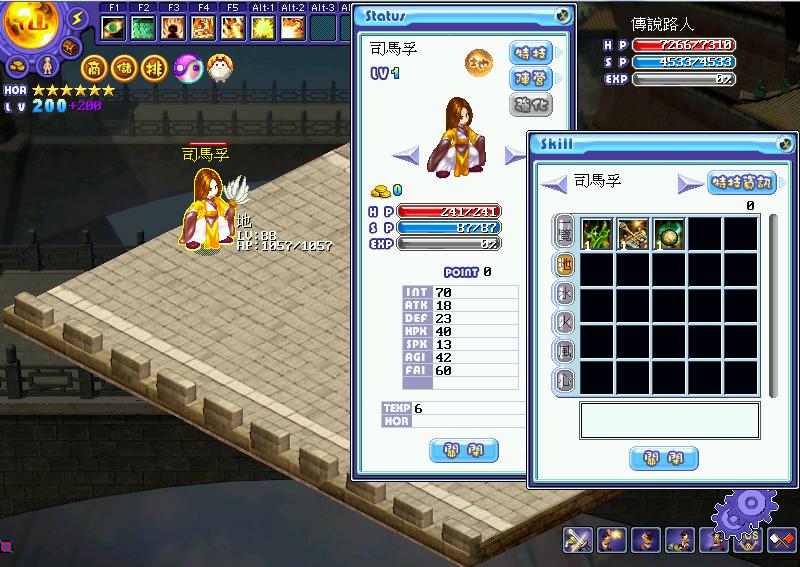Activate the Alt-1 yellow burst skill slot
Viewport: 800px width, 567px height.
pyautogui.click(x=264, y=27)
